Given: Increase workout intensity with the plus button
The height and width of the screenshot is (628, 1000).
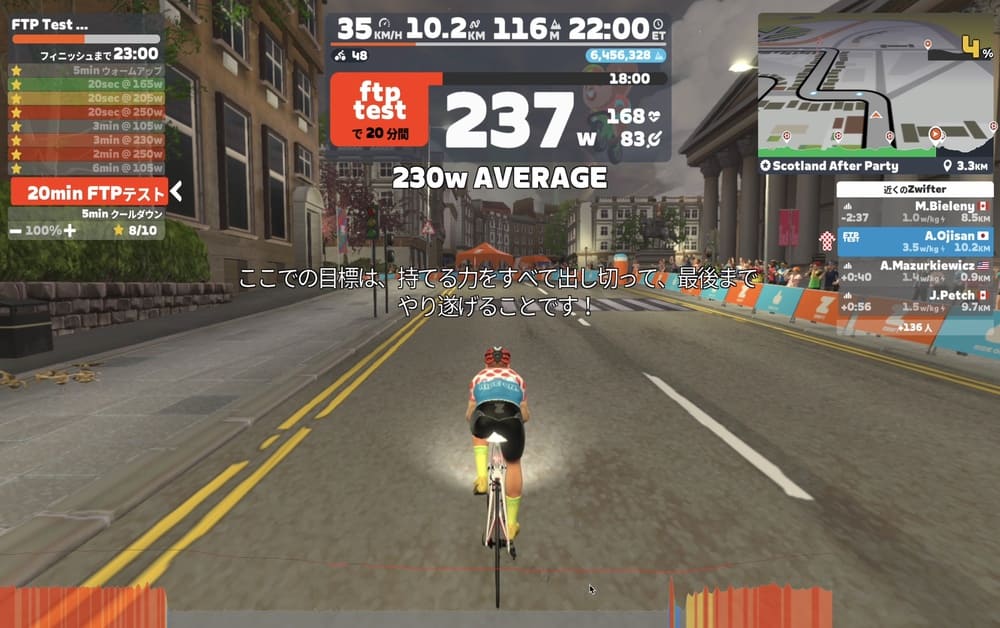Looking at the screenshot, I should [69, 230].
